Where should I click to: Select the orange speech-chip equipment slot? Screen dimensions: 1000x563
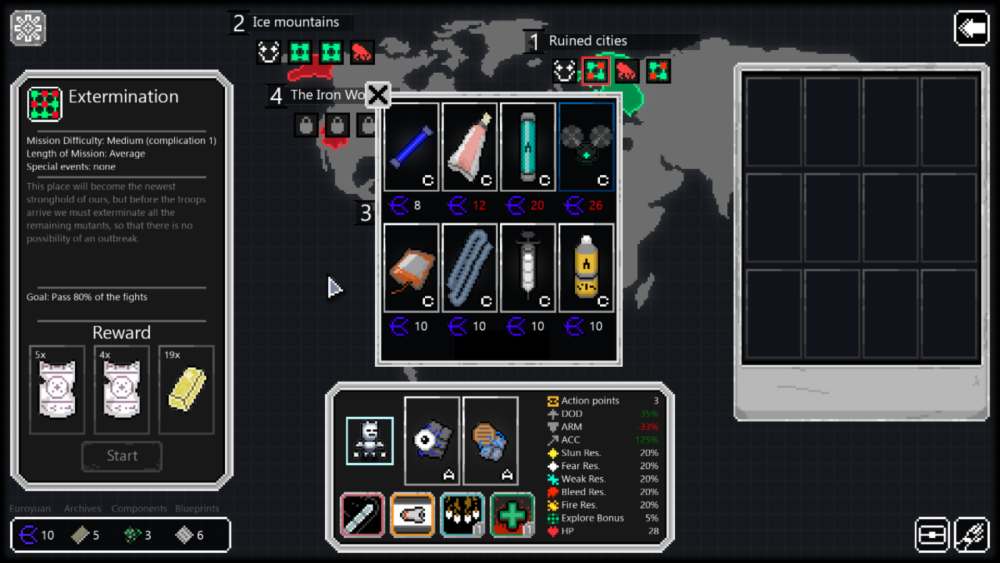click(x=491, y=440)
